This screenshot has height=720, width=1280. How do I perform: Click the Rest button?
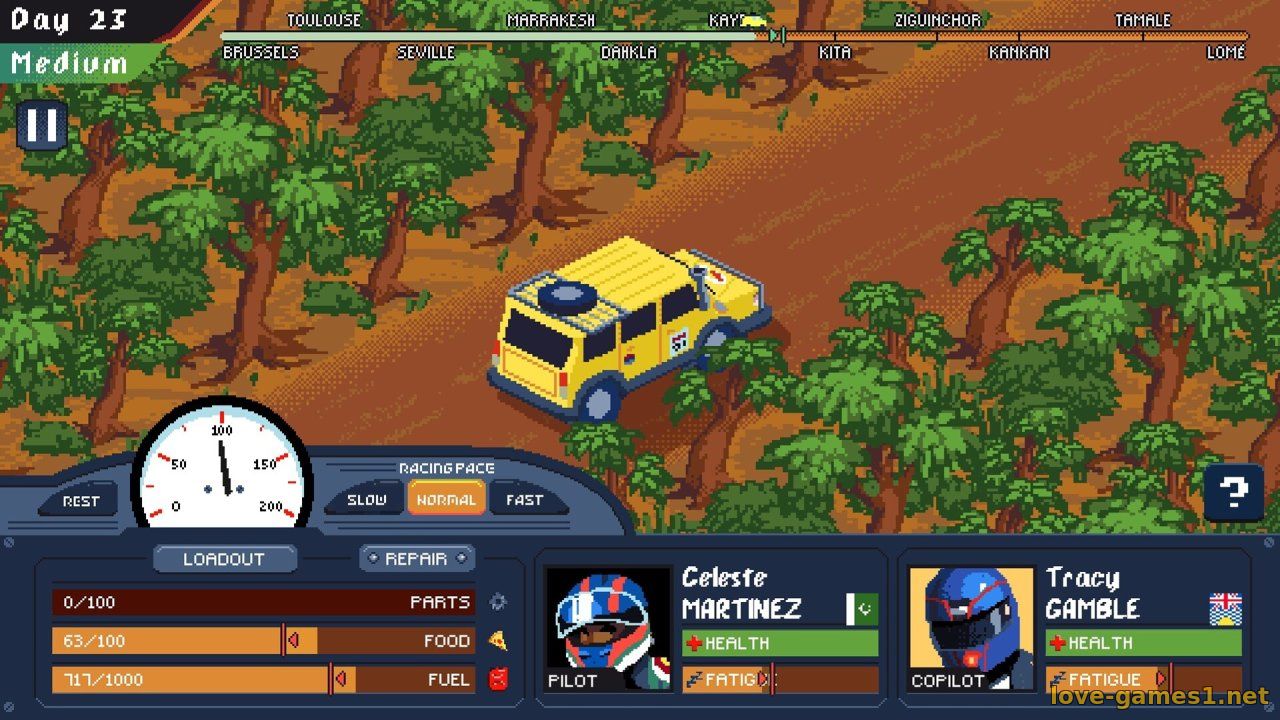click(81, 500)
